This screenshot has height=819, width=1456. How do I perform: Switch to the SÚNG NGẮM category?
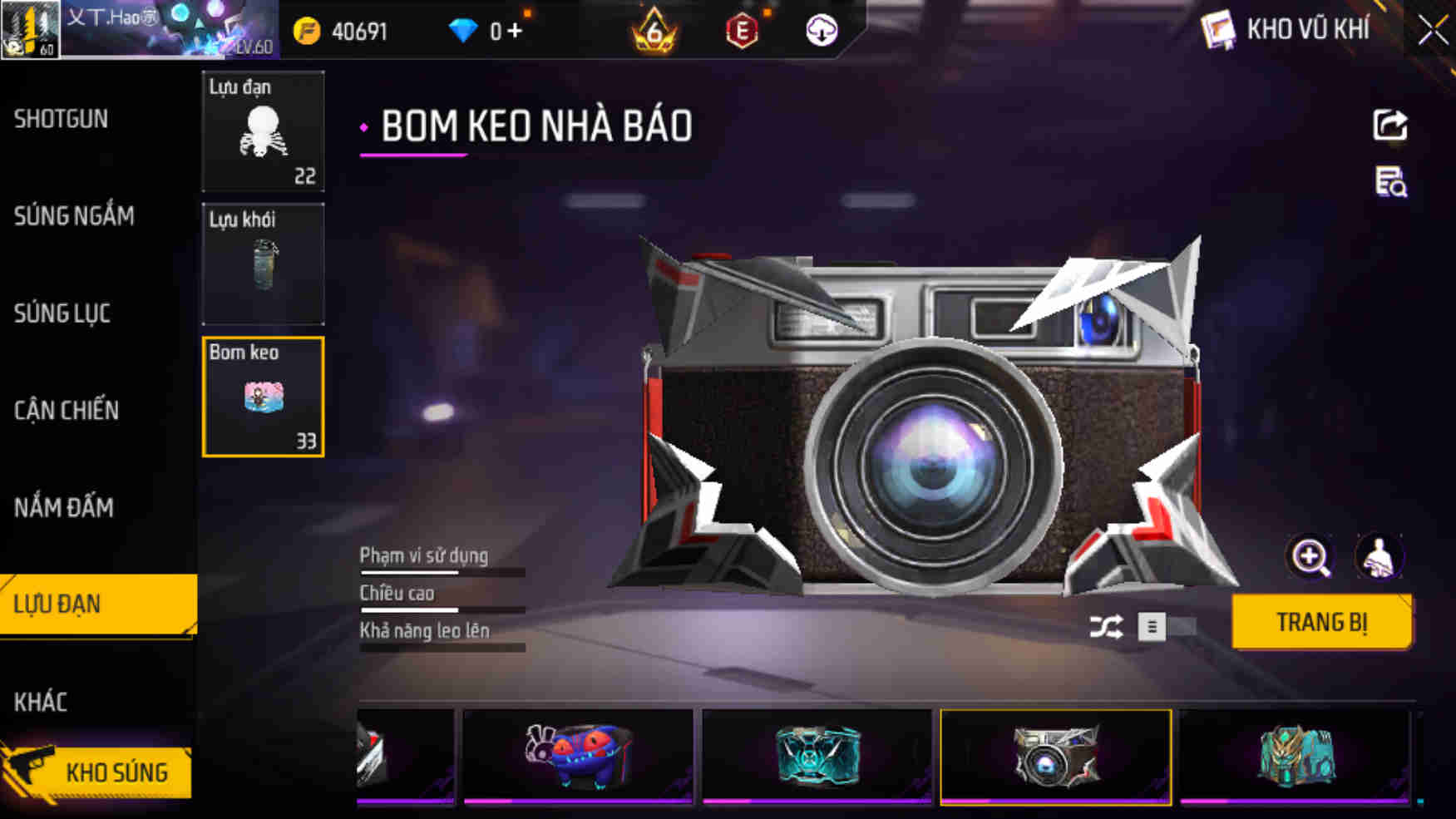(73, 216)
